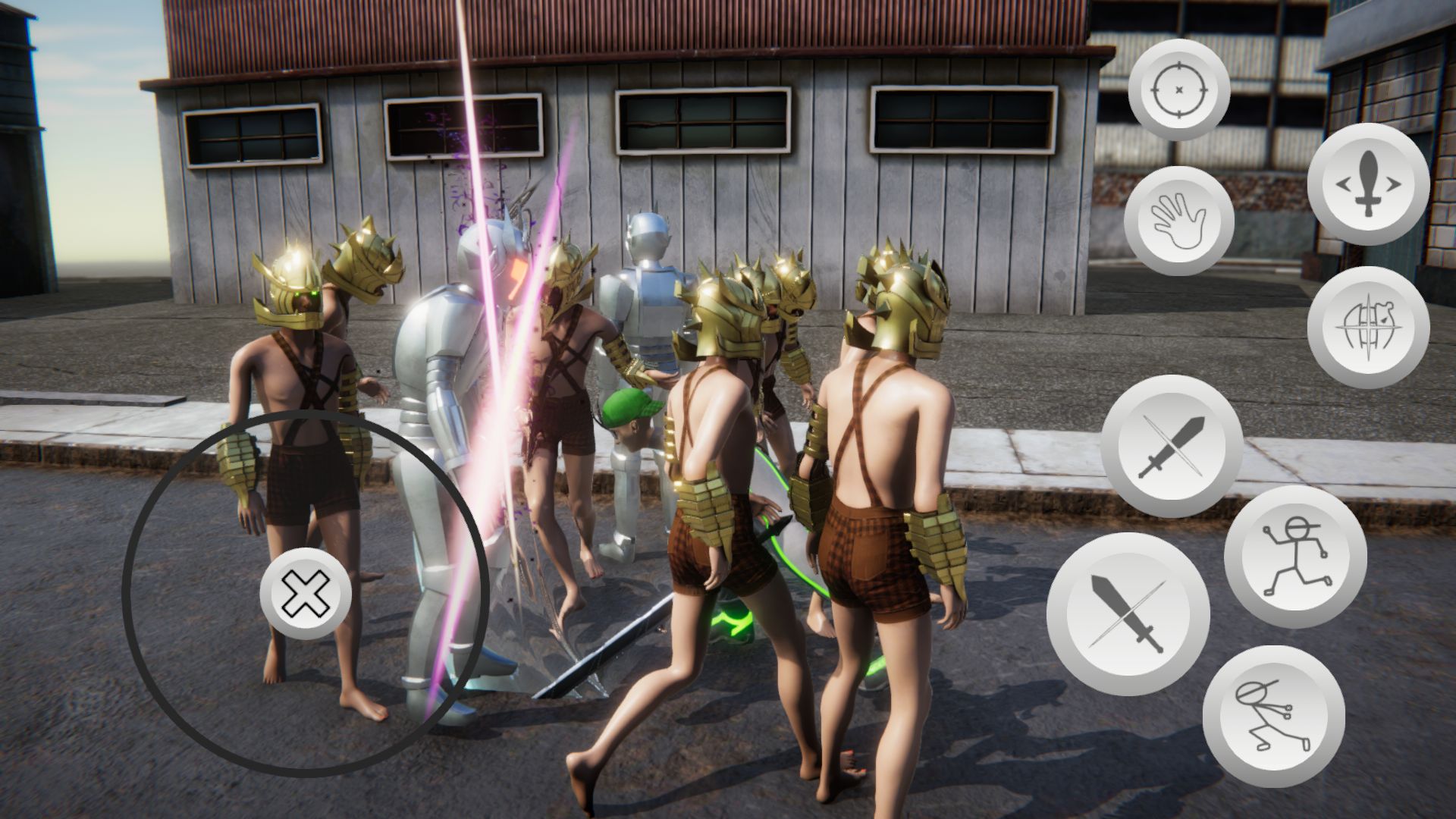The image size is (1456, 819).
Task: Activate the open hand grab button
Action: pos(1178,221)
